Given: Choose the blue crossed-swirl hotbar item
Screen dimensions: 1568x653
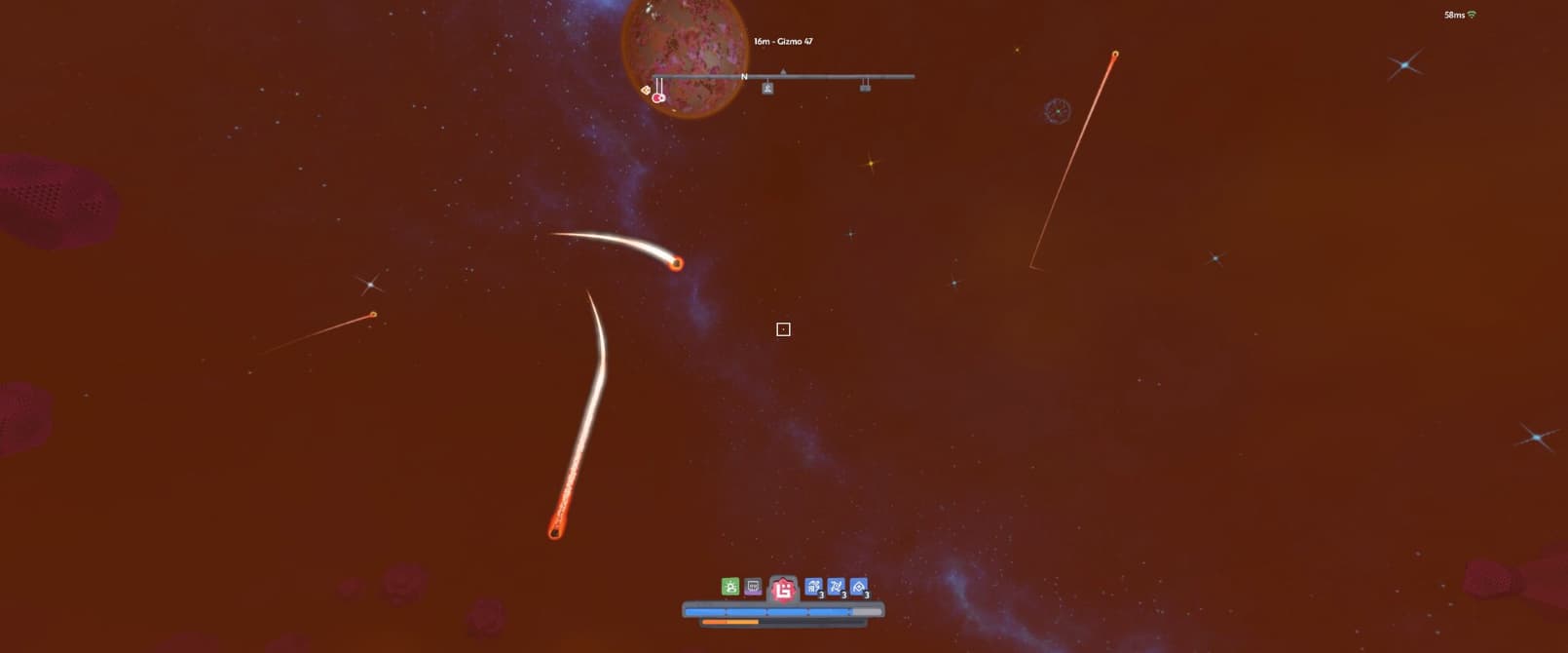Looking at the screenshot, I should pos(836,587).
